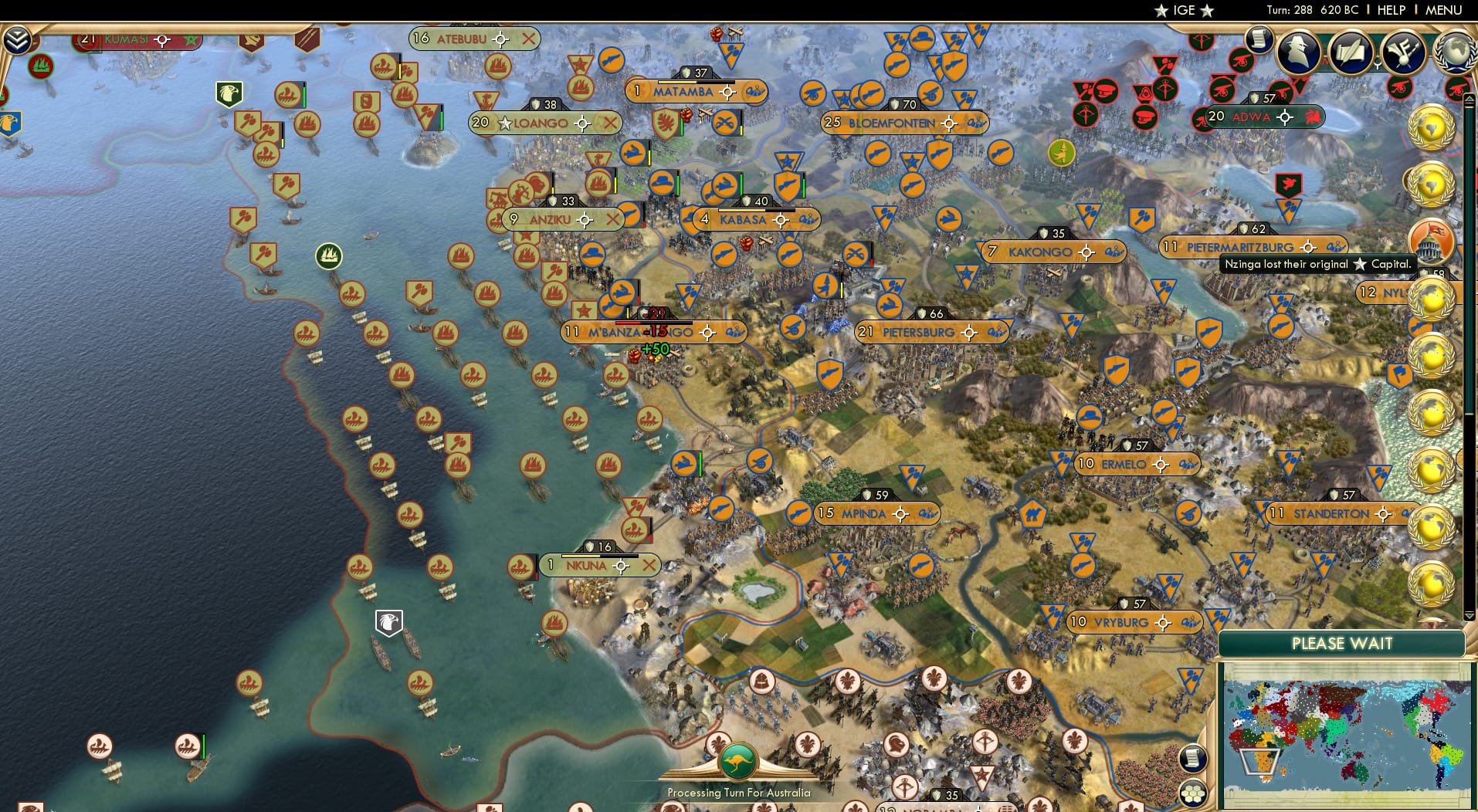
Task: Click the scroll icon beside the minimap
Action: pyautogui.click(x=1193, y=758)
